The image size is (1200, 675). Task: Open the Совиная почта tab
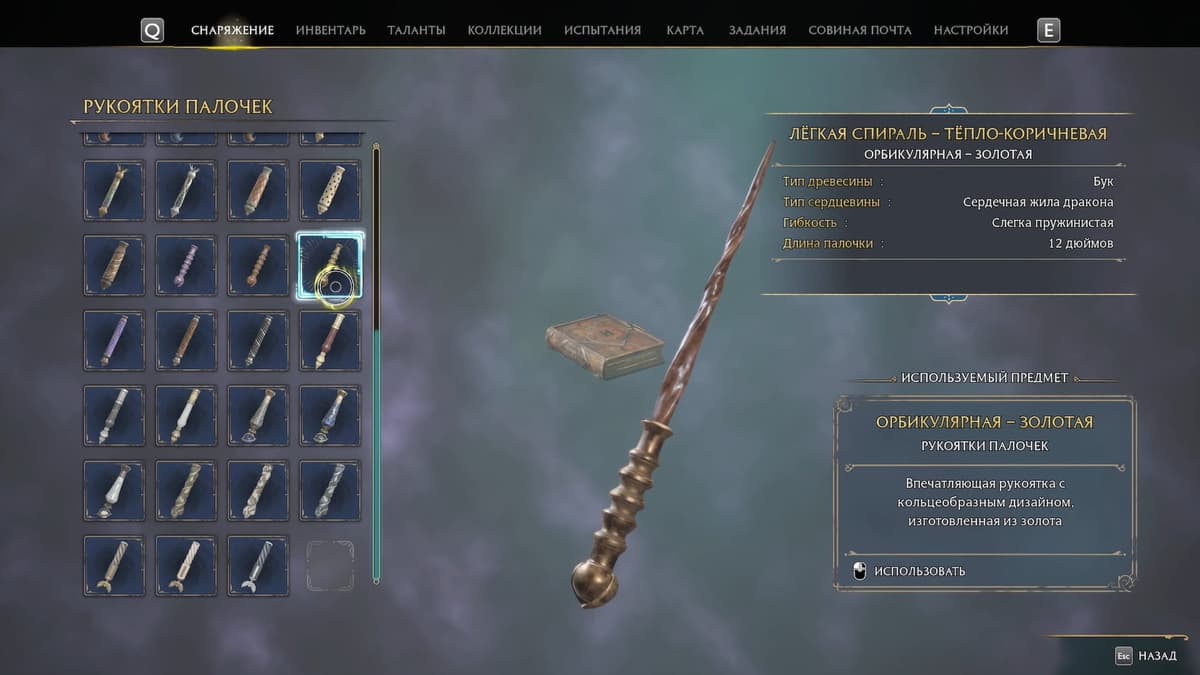point(859,30)
